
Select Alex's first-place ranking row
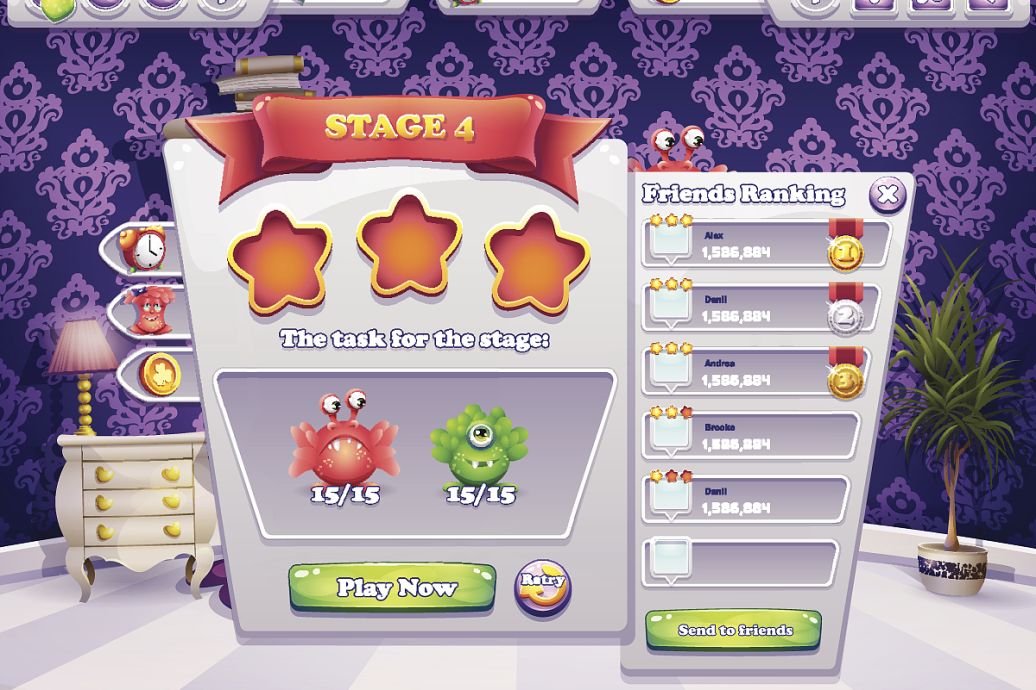(765, 245)
